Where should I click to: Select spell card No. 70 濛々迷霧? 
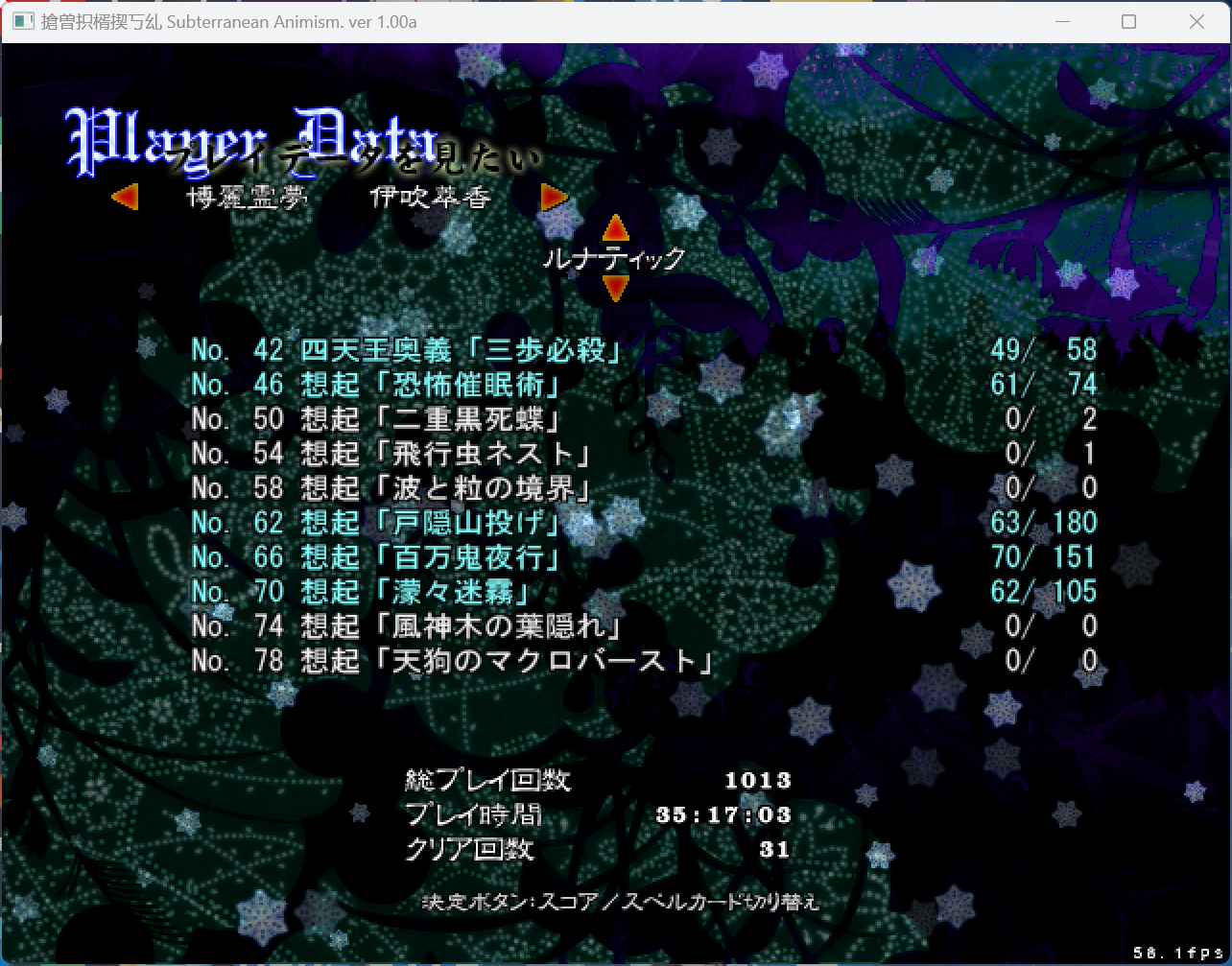point(360,592)
